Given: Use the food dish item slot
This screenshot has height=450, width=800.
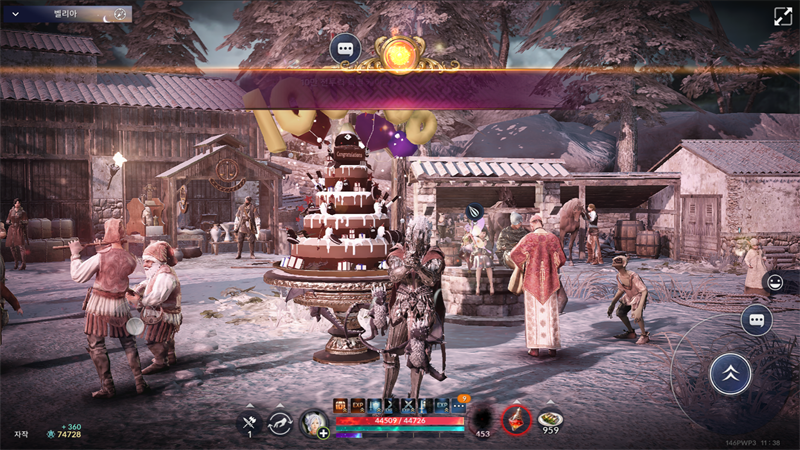Looking at the screenshot, I should [550, 419].
